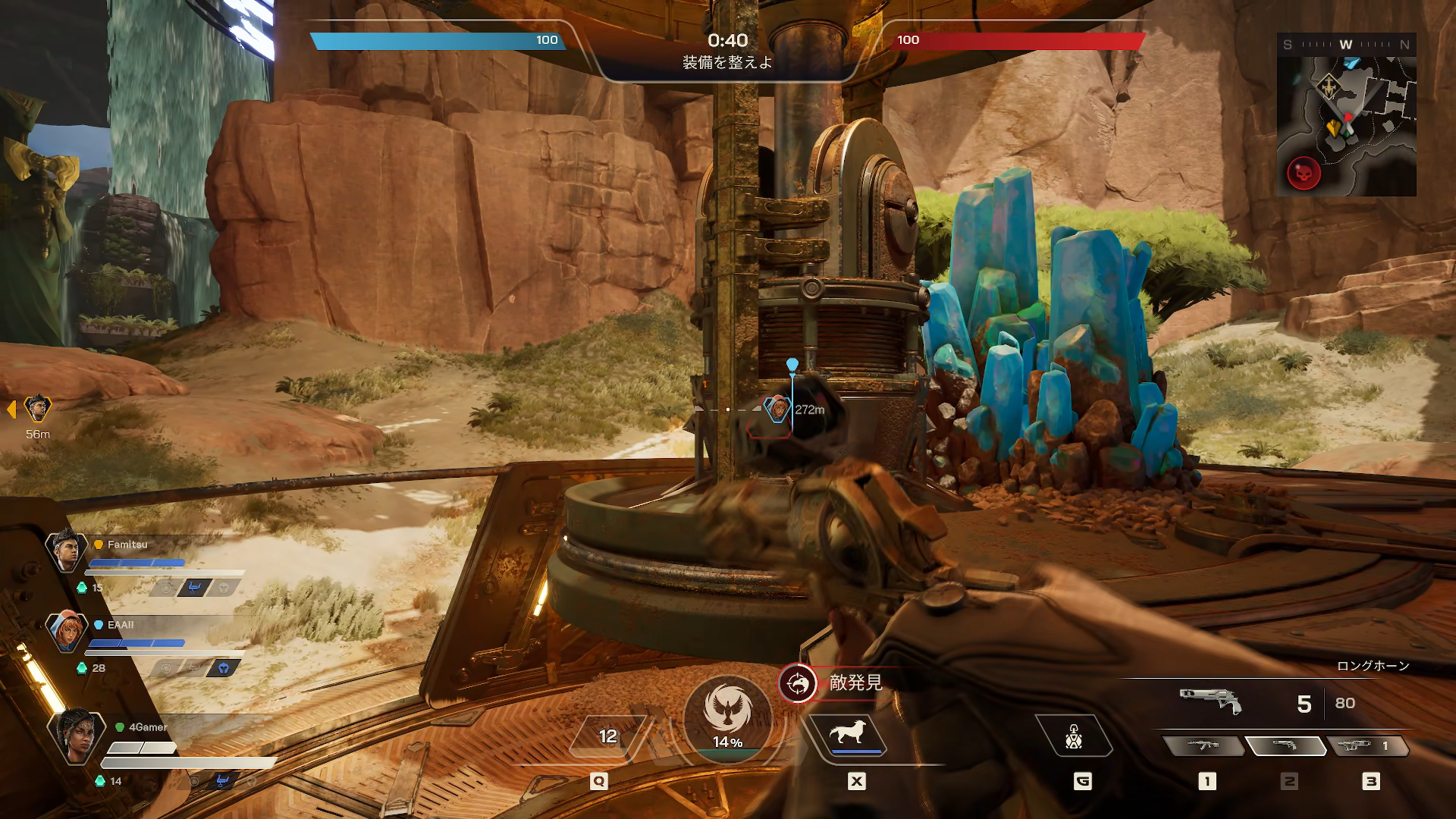The width and height of the screenshot is (1456, 819).
Task: Select the red skull marker on minimap
Action: pos(1304,174)
